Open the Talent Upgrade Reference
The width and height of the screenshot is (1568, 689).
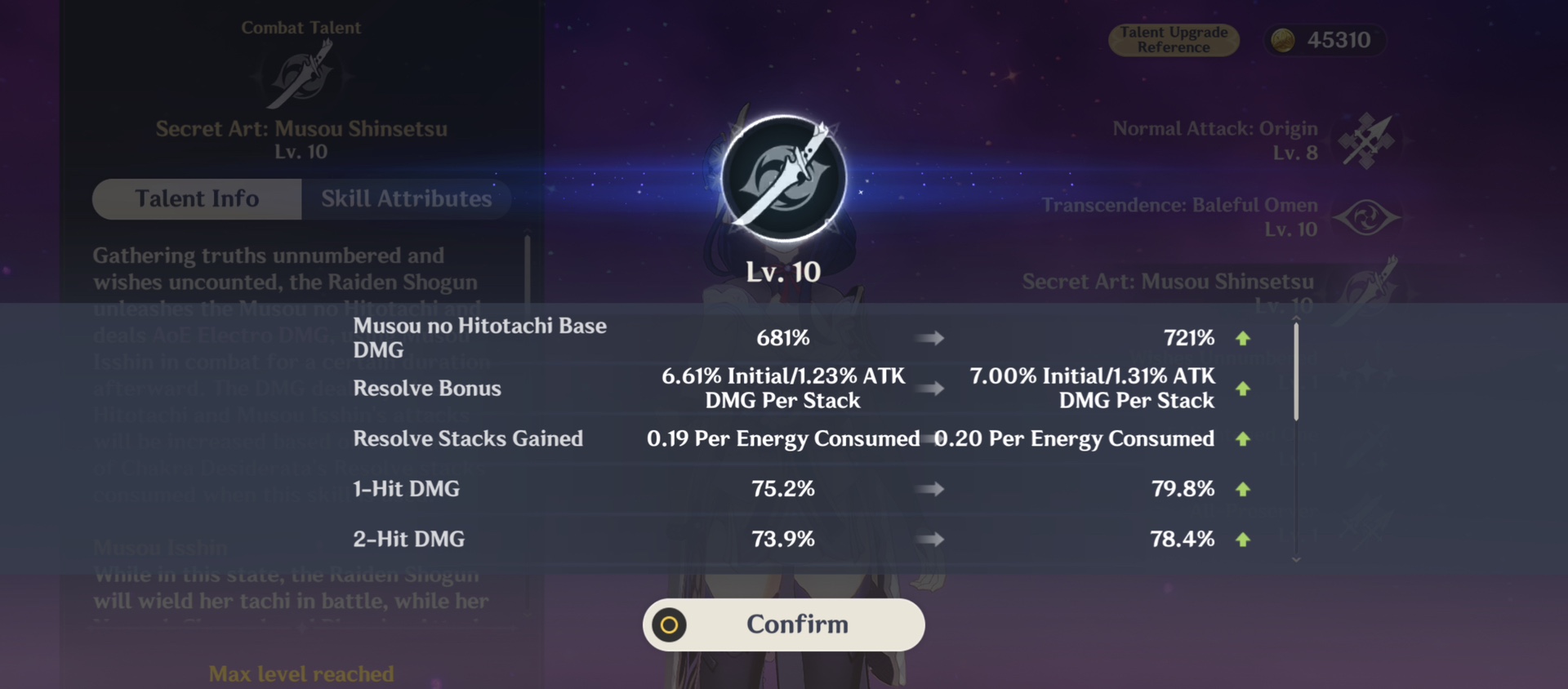(1174, 39)
